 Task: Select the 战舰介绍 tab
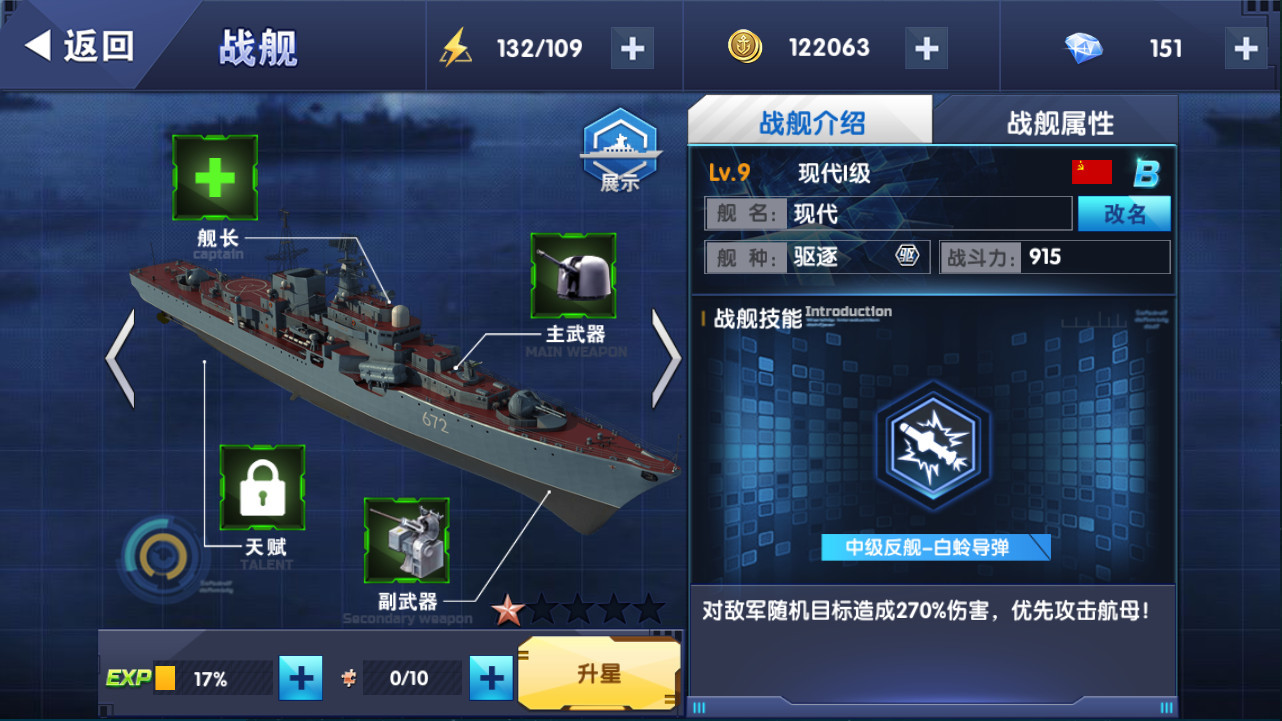point(811,123)
